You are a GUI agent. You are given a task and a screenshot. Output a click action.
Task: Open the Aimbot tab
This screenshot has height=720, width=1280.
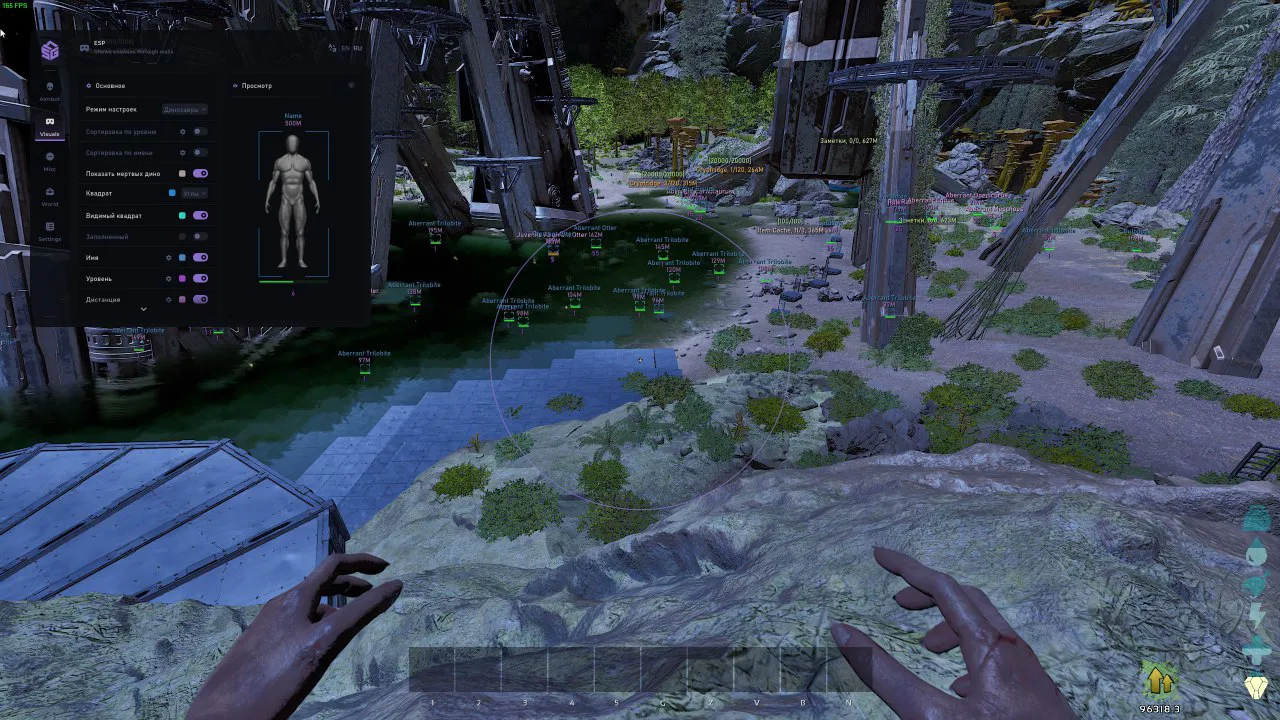(50, 90)
